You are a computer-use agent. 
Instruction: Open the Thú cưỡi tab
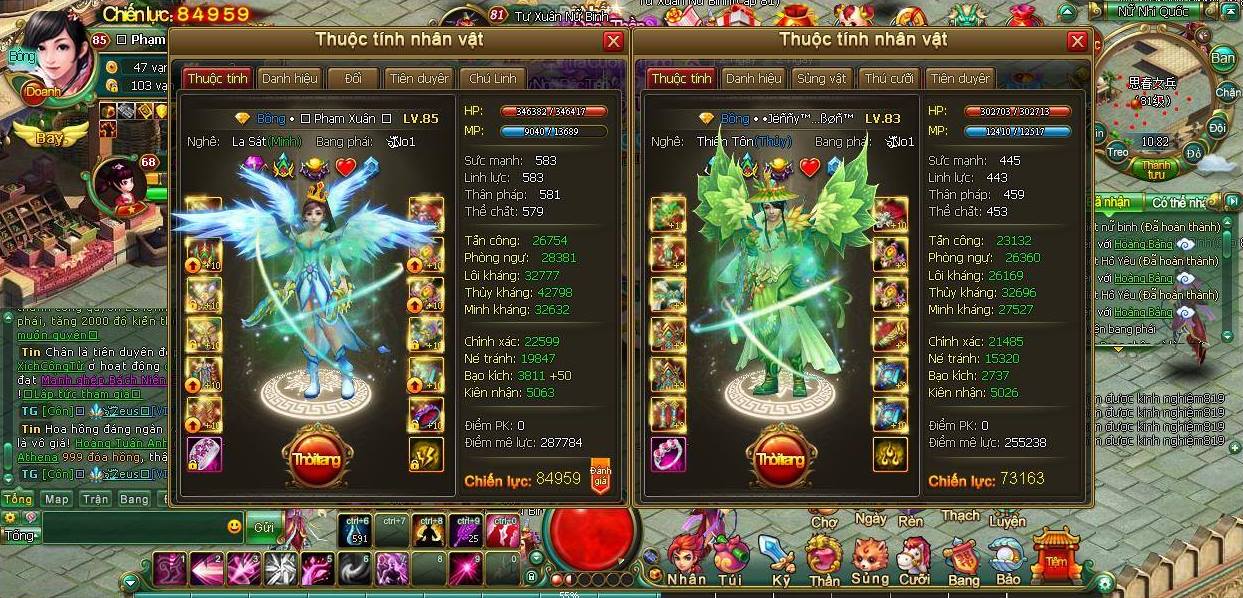pyautogui.click(x=889, y=78)
